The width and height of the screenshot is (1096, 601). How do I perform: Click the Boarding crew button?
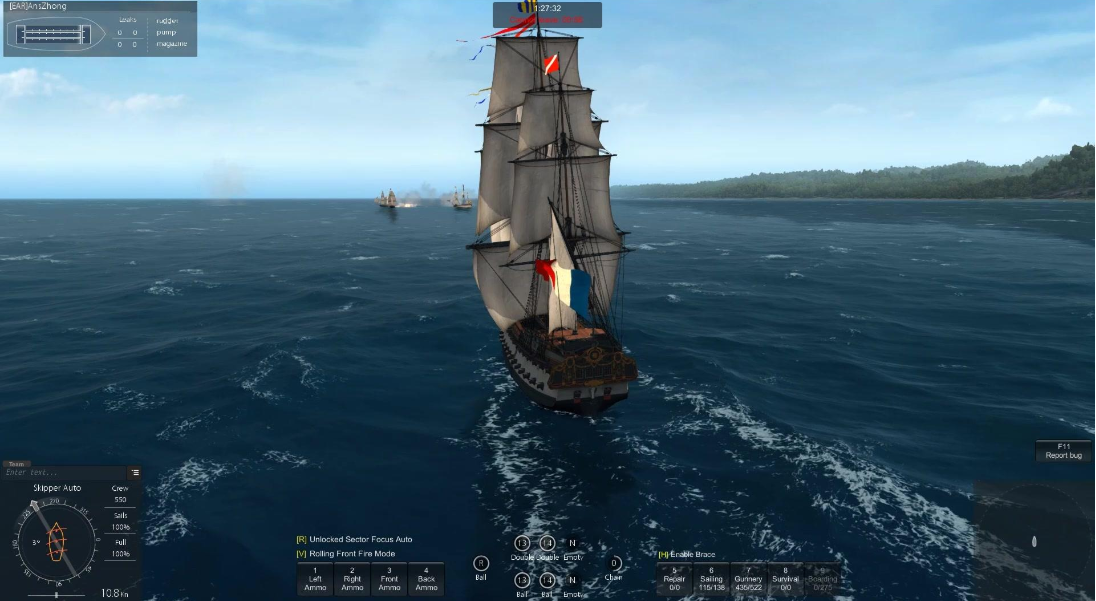tap(822, 579)
